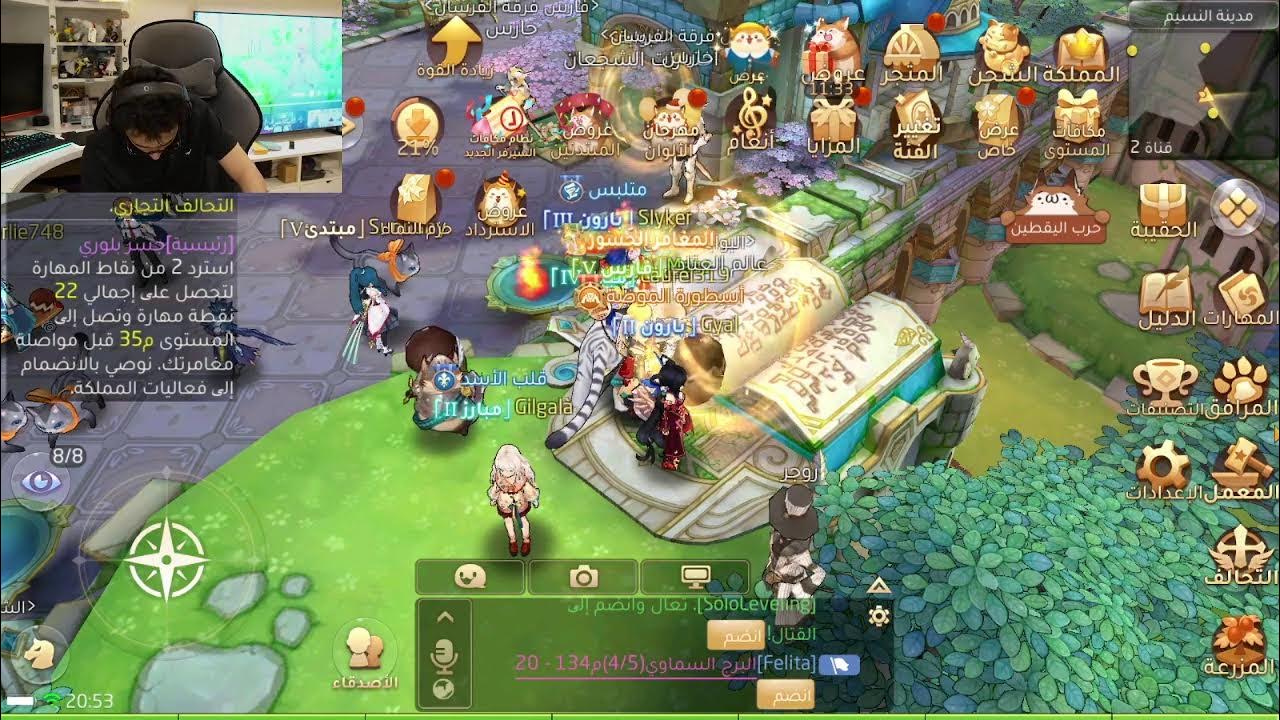This screenshot has width=1280, height=720.
Task: Open the skills (المهارات) menu
Action: pos(1244,295)
